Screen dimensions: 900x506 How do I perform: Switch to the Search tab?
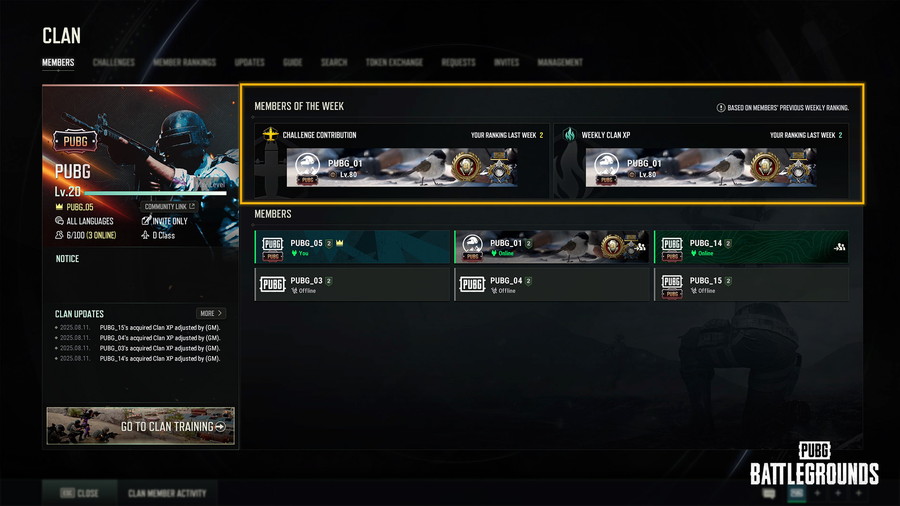[334, 62]
